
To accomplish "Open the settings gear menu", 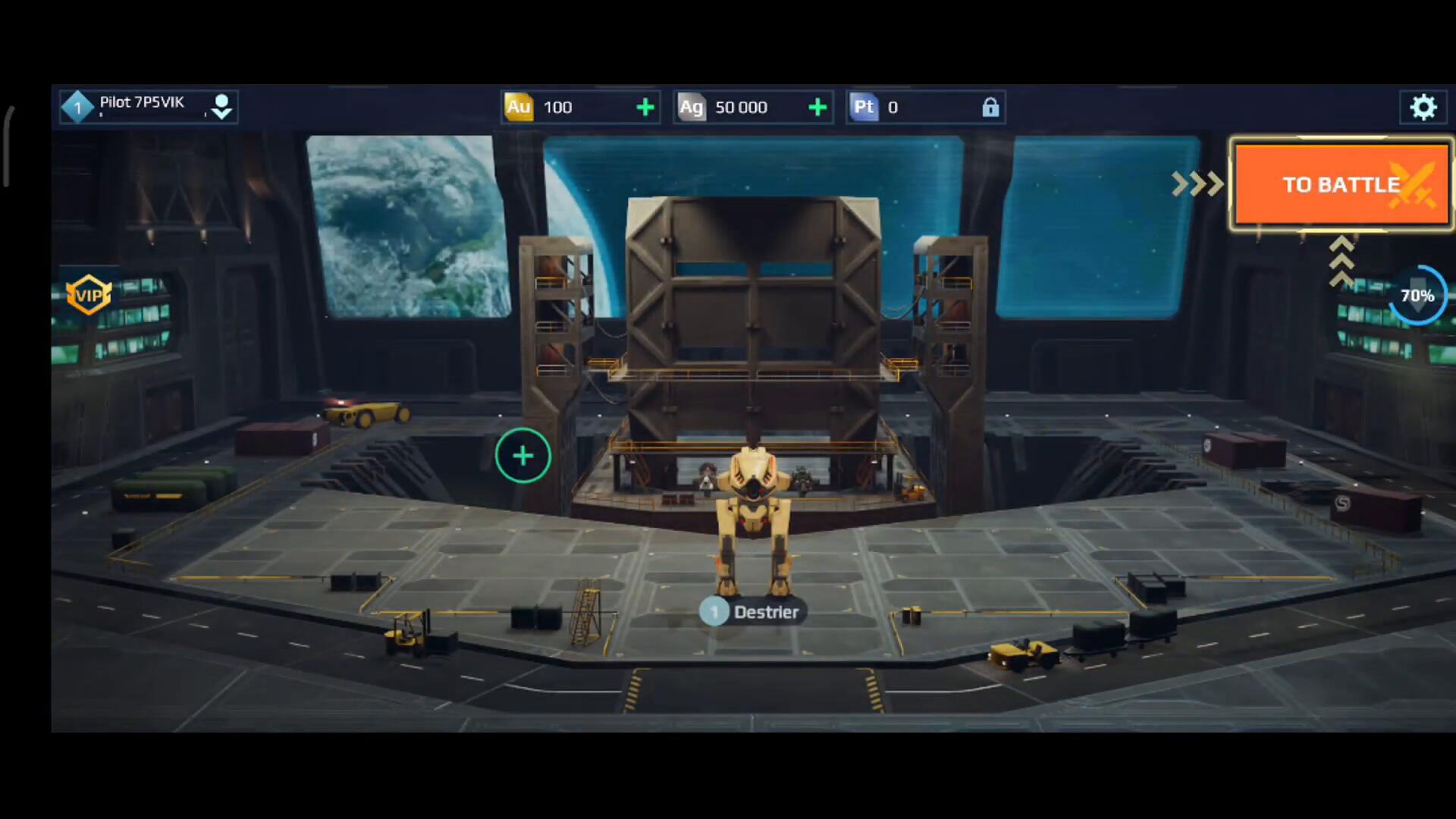I will click(x=1423, y=107).
